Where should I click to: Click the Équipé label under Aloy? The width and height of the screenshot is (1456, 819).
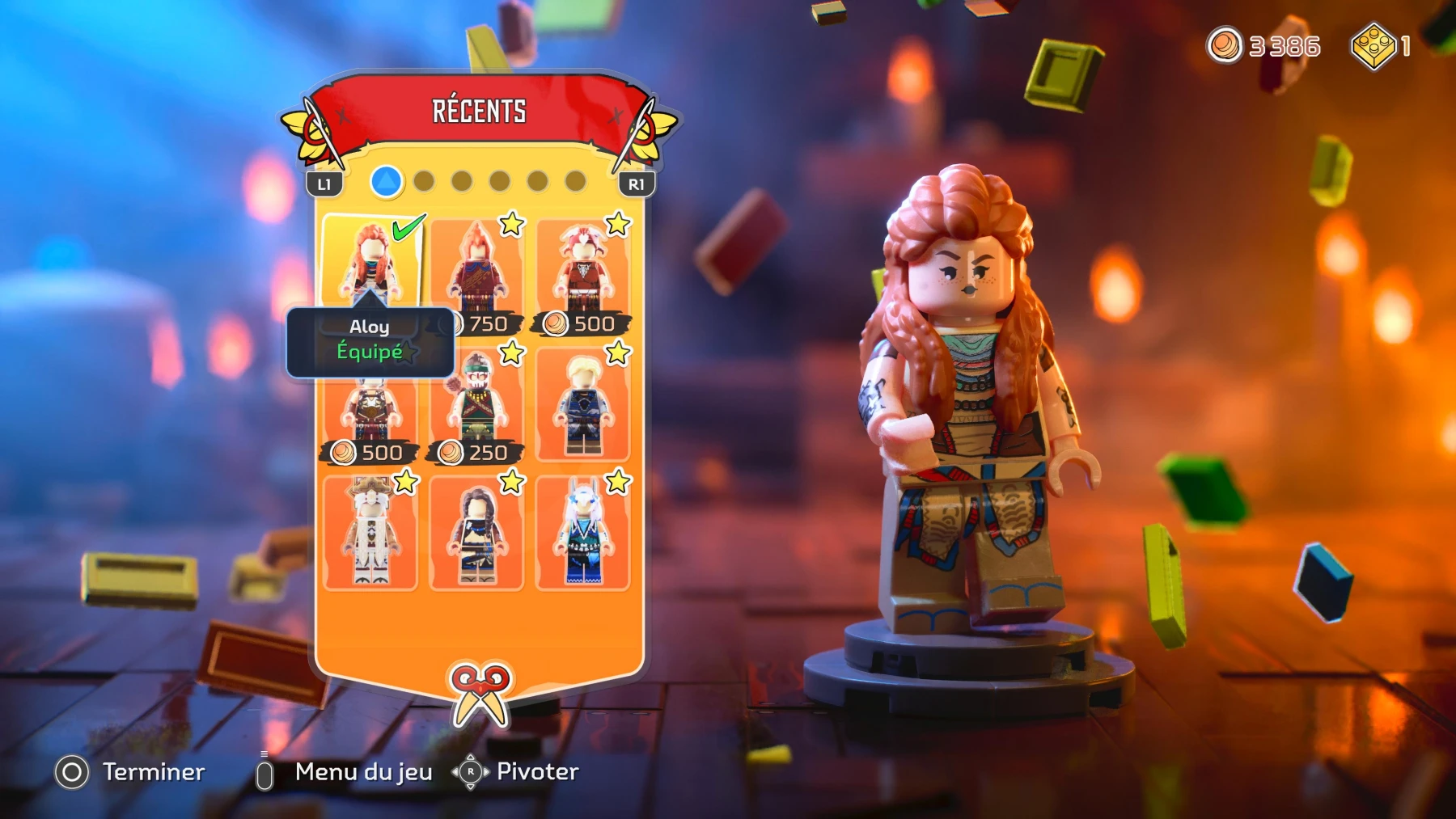[x=370, y=351]
